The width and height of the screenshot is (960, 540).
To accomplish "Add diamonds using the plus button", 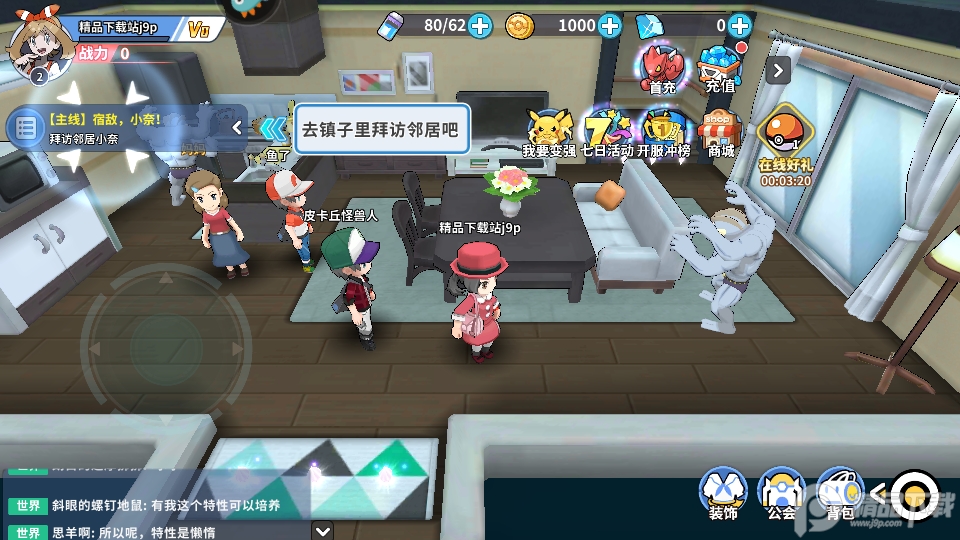I will pos(740,26).
